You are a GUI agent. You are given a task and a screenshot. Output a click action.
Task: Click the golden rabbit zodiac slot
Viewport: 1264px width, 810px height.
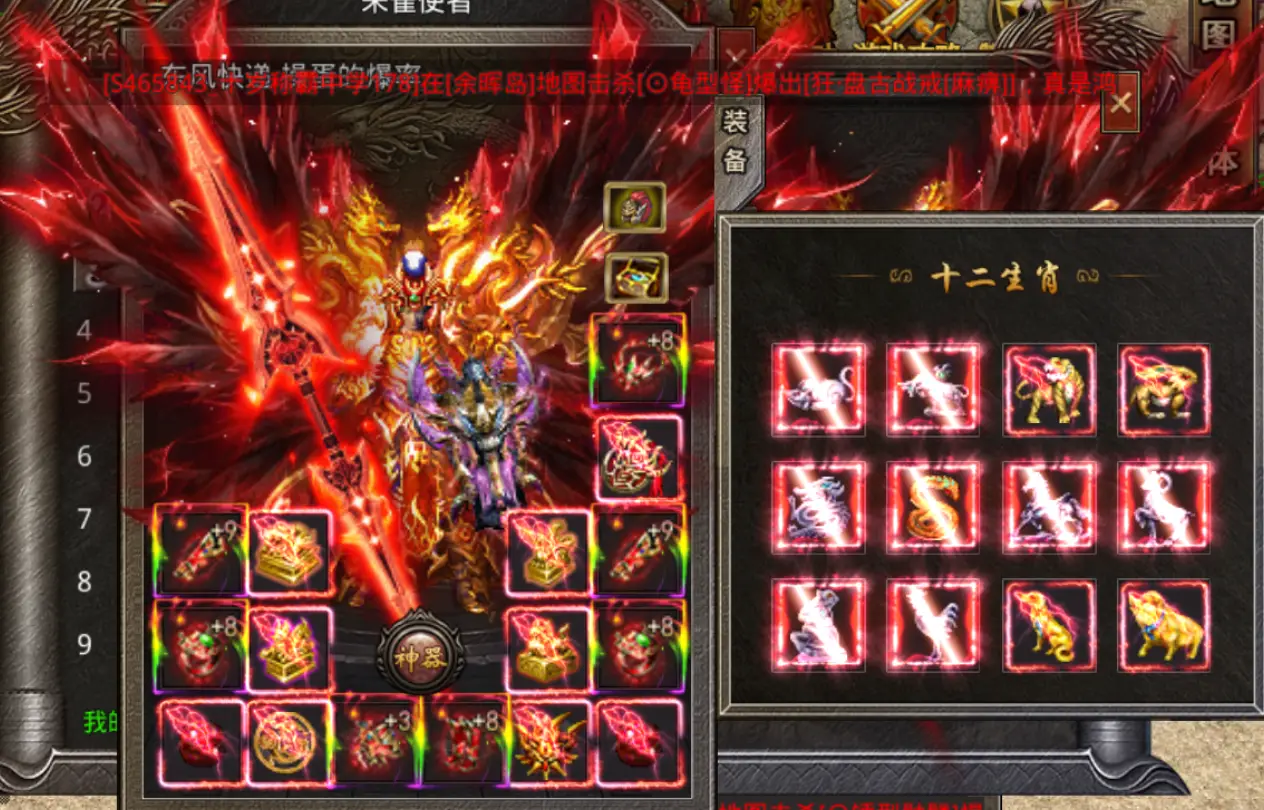tap(1164, 389)
